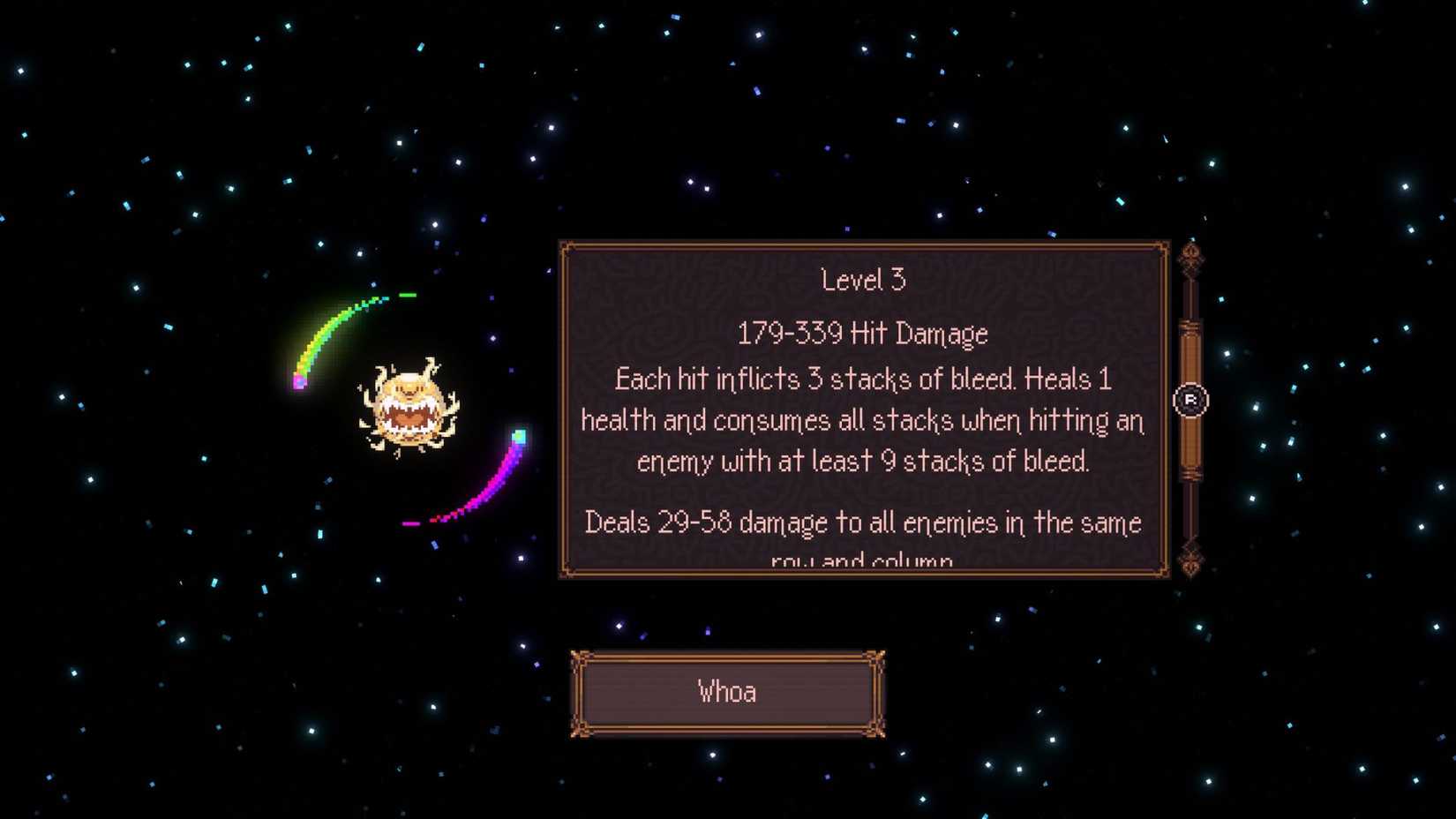Click the Level 3 heading
The image size is (1456, 819).
pos(863,280)
